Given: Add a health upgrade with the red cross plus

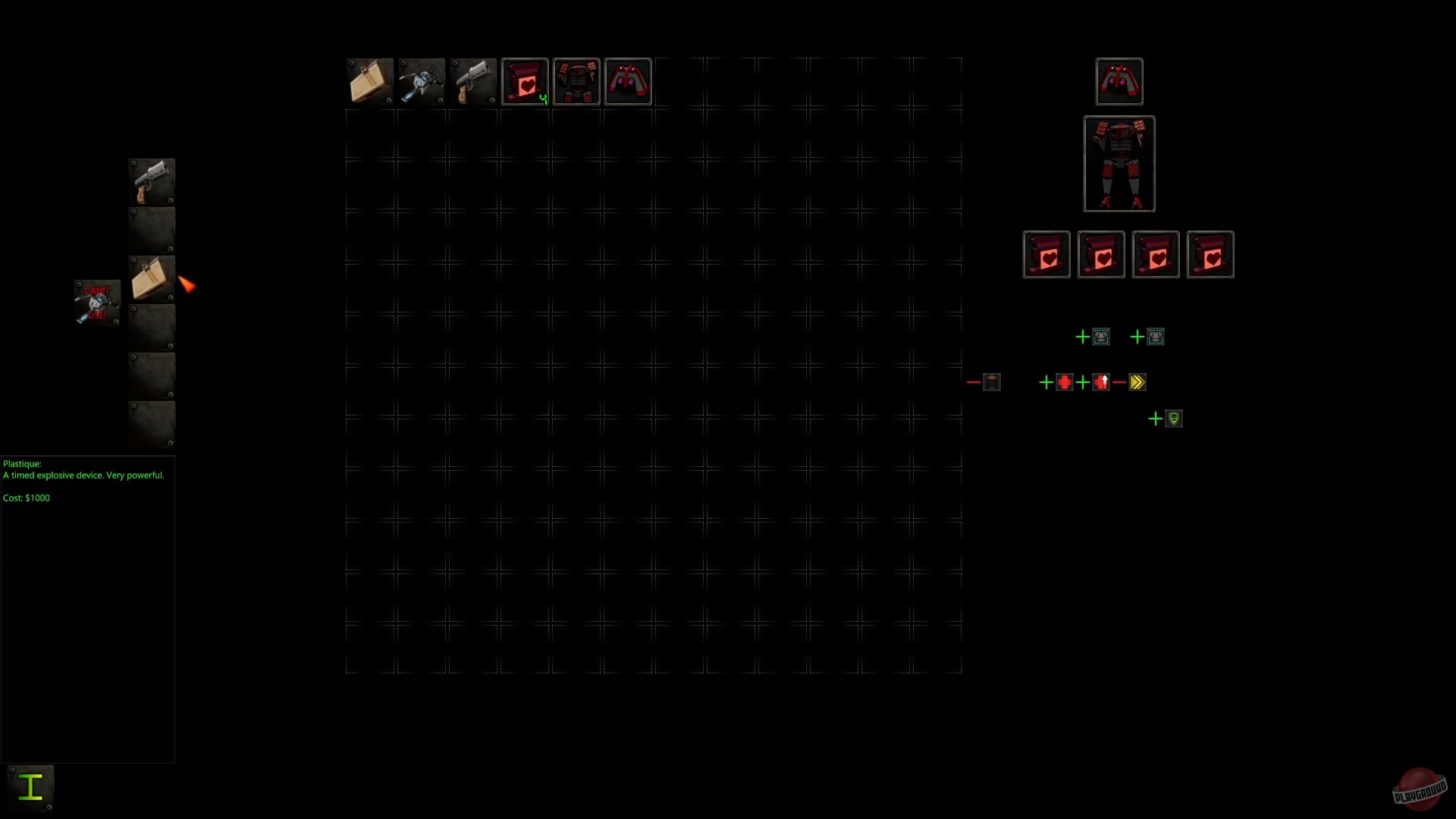Looking at the screenshot, I should [1046, 382].
